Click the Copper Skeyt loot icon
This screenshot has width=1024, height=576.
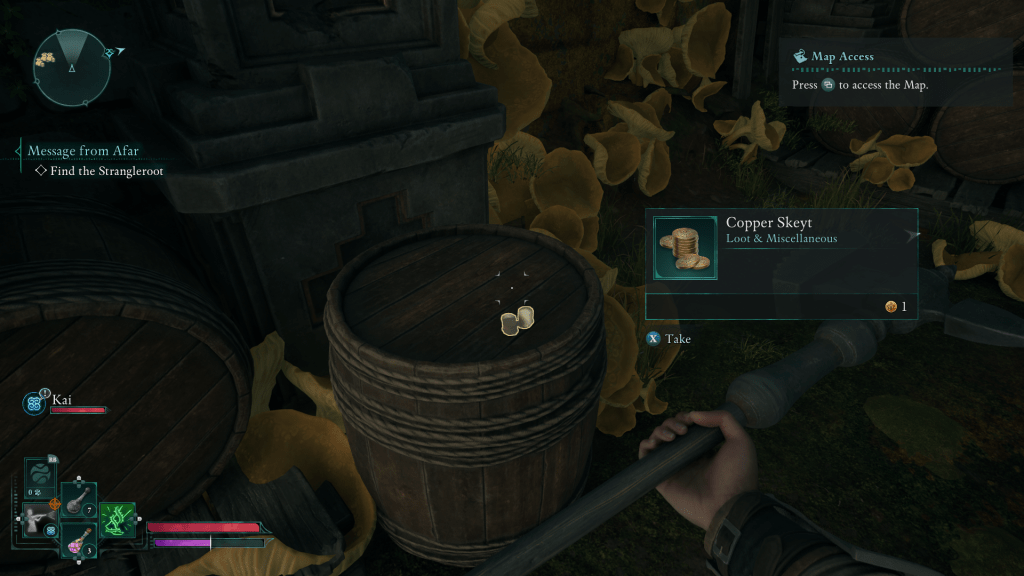[x=685, y=247]
